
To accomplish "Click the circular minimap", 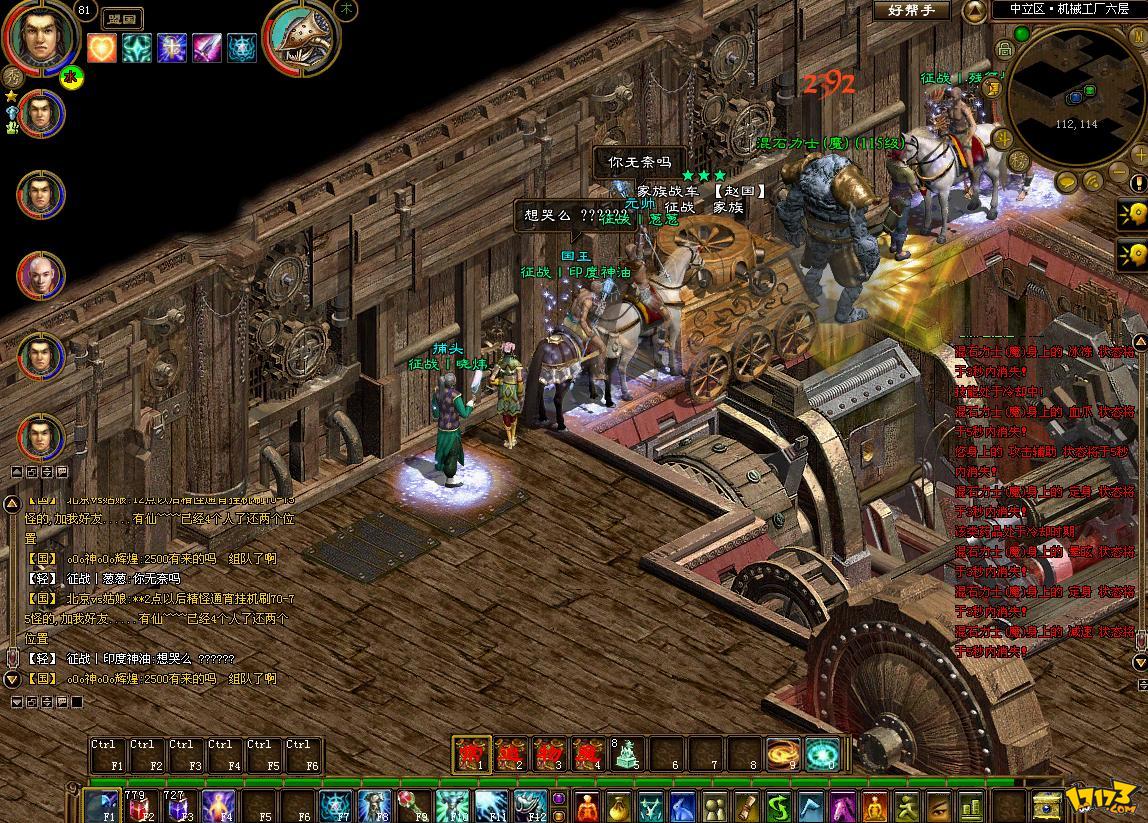I will [x=1075, y=95].
